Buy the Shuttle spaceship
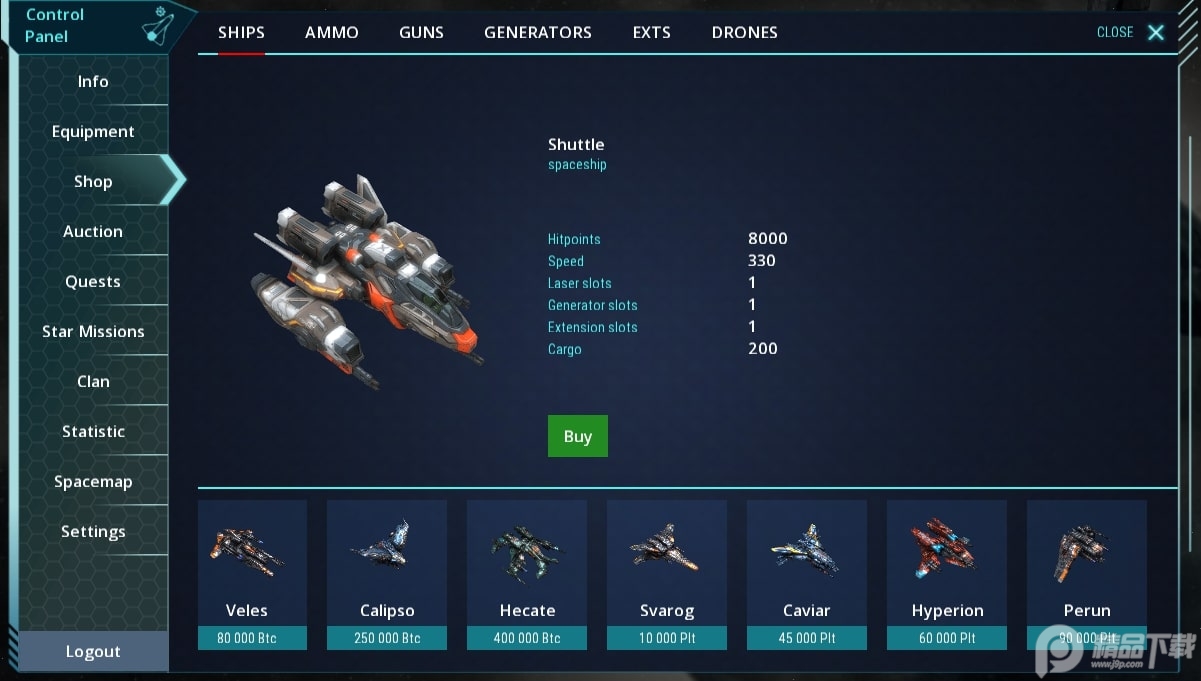This screenshot has height=681, width=1201. tap(577, 436)
